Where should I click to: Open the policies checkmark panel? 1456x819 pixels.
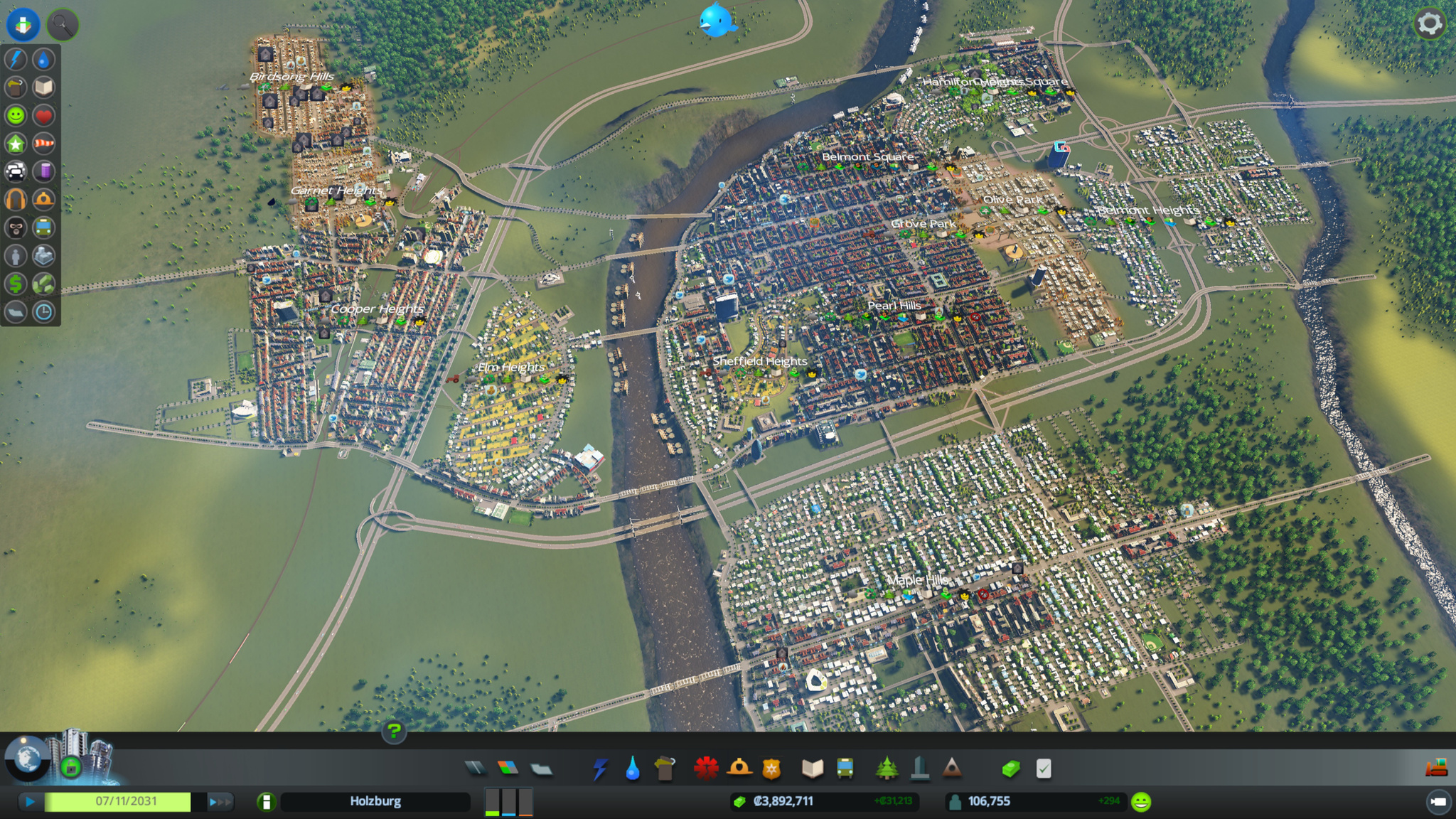click(1043, 768)
